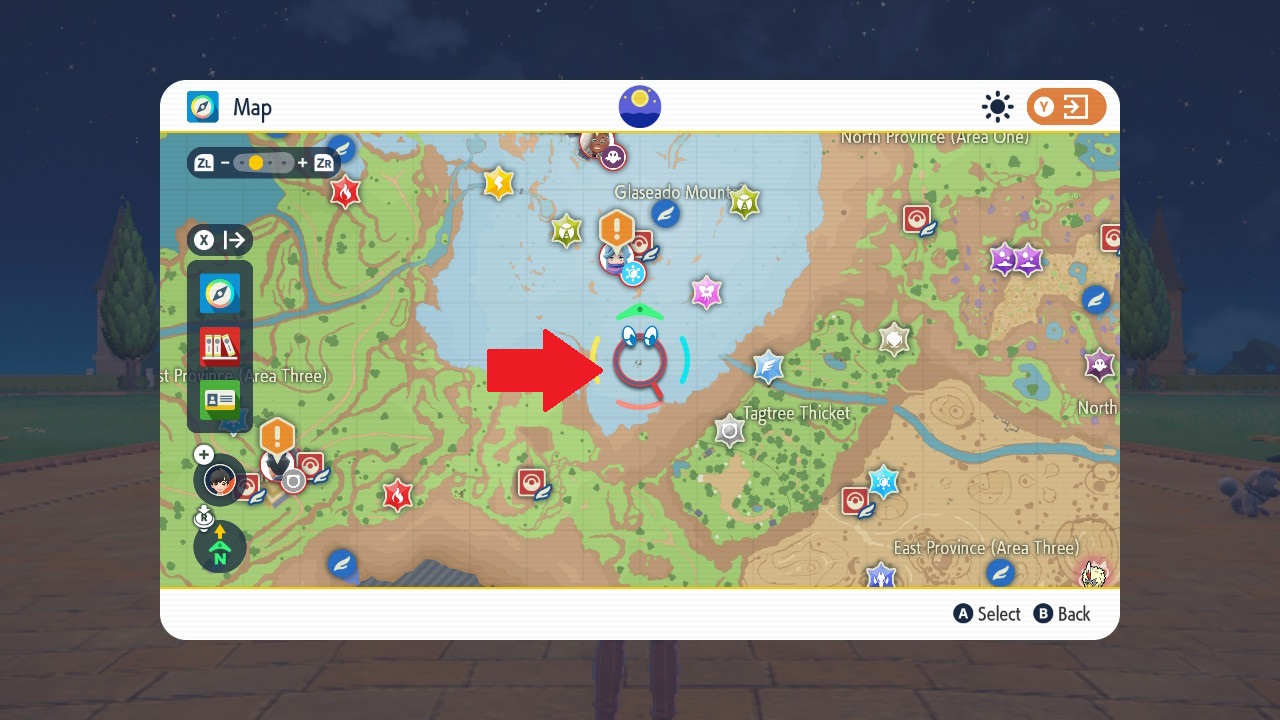The width and height of the screenshot is (1280, 720).
Task: Choose the Ghost Gym badge marker
Action: point(612,157)
